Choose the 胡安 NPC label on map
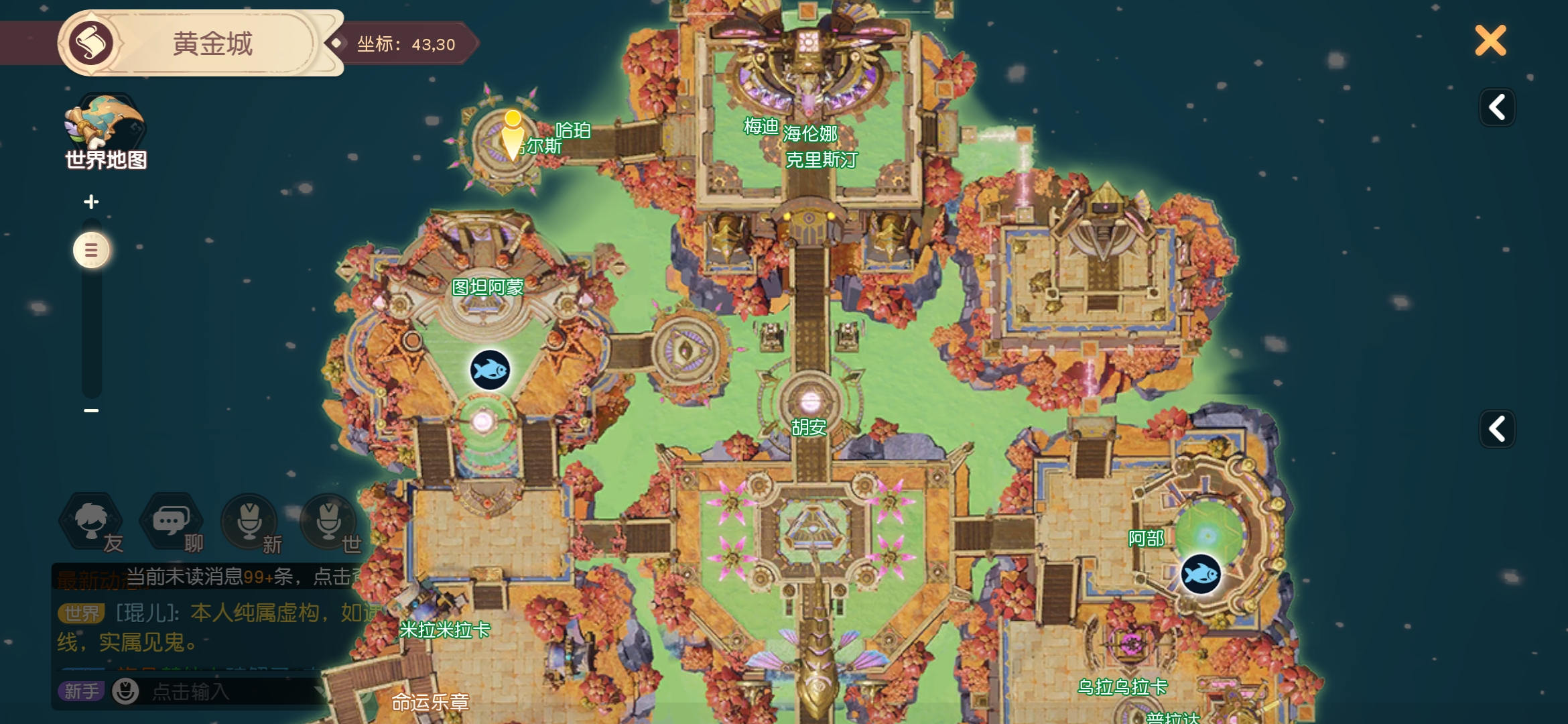Image resolution: width=1568 pixels, height=724 pixels. pos(808,427)
